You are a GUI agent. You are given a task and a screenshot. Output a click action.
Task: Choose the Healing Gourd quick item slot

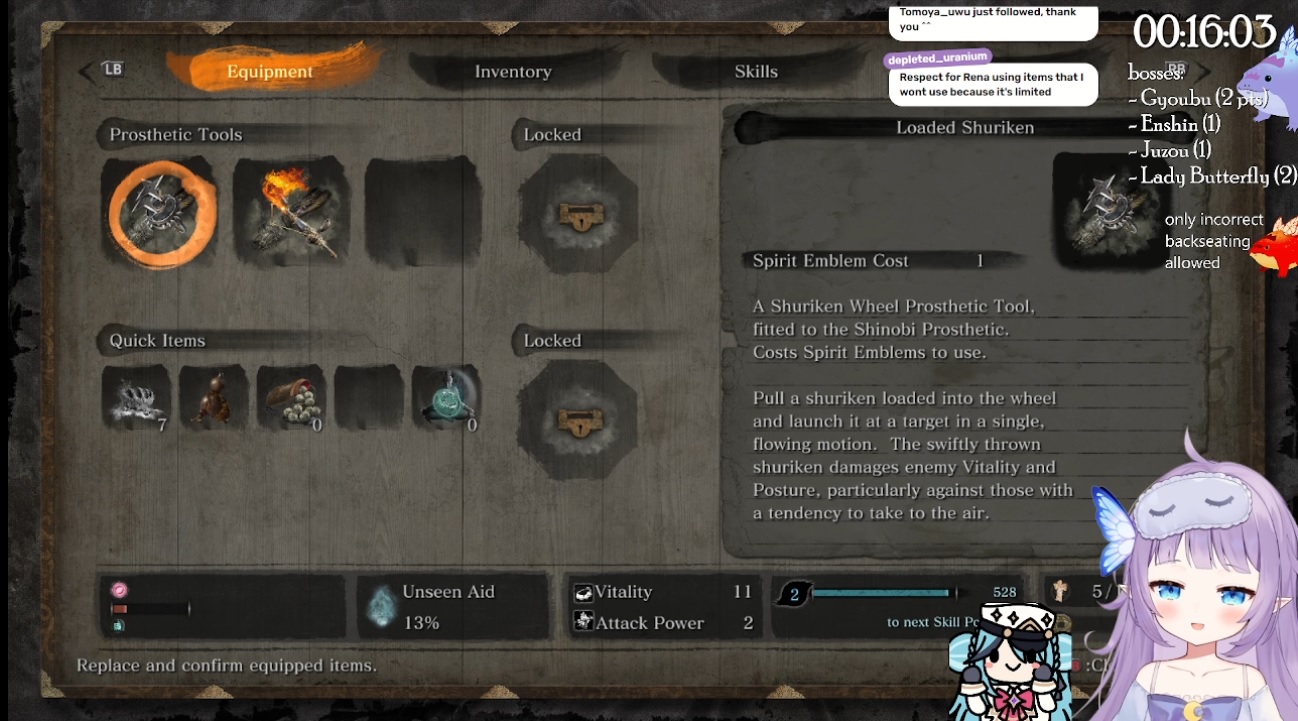[213, 398]
